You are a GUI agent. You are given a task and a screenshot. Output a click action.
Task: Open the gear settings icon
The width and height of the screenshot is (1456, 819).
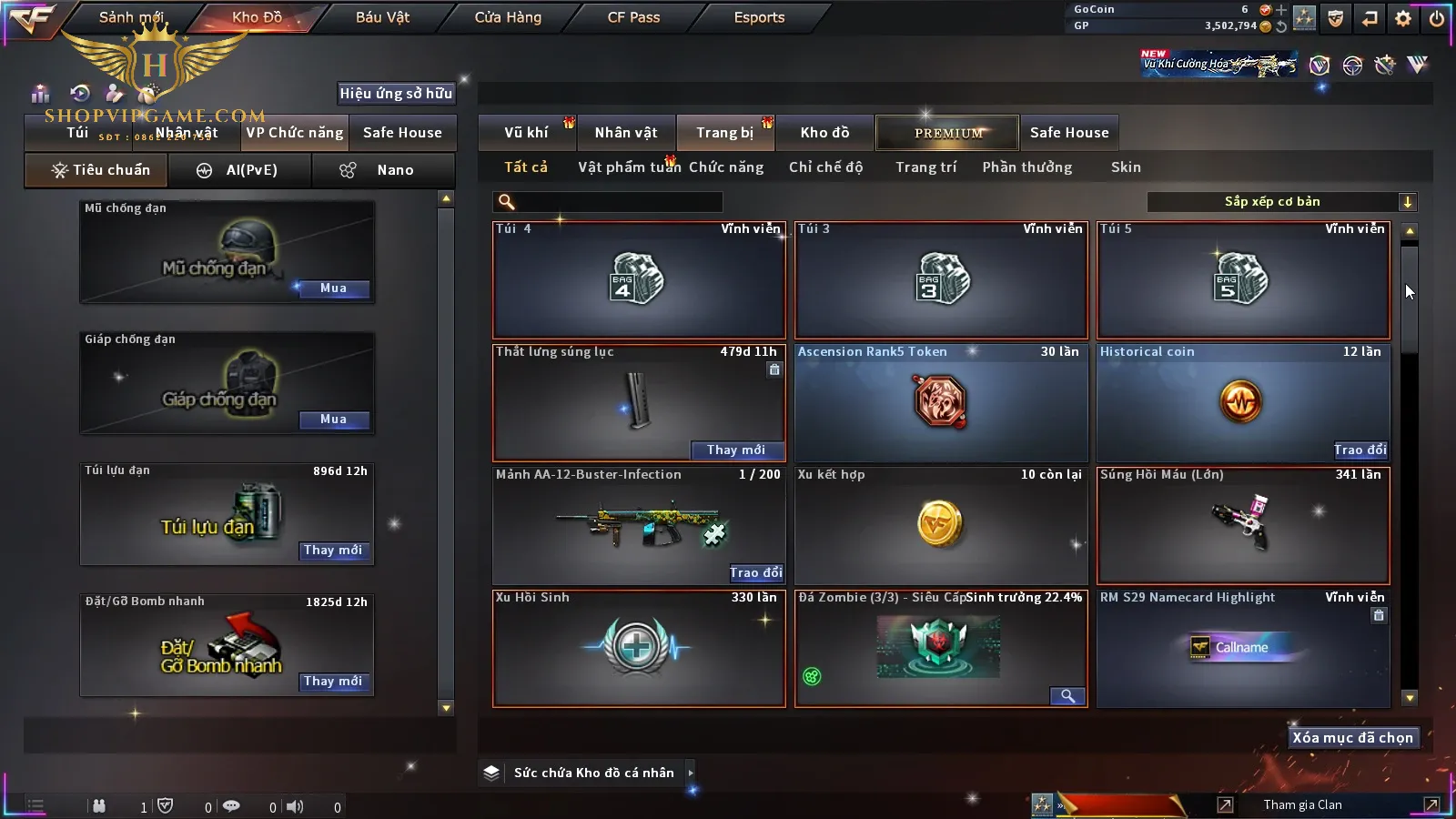(x=1403, y=18)
